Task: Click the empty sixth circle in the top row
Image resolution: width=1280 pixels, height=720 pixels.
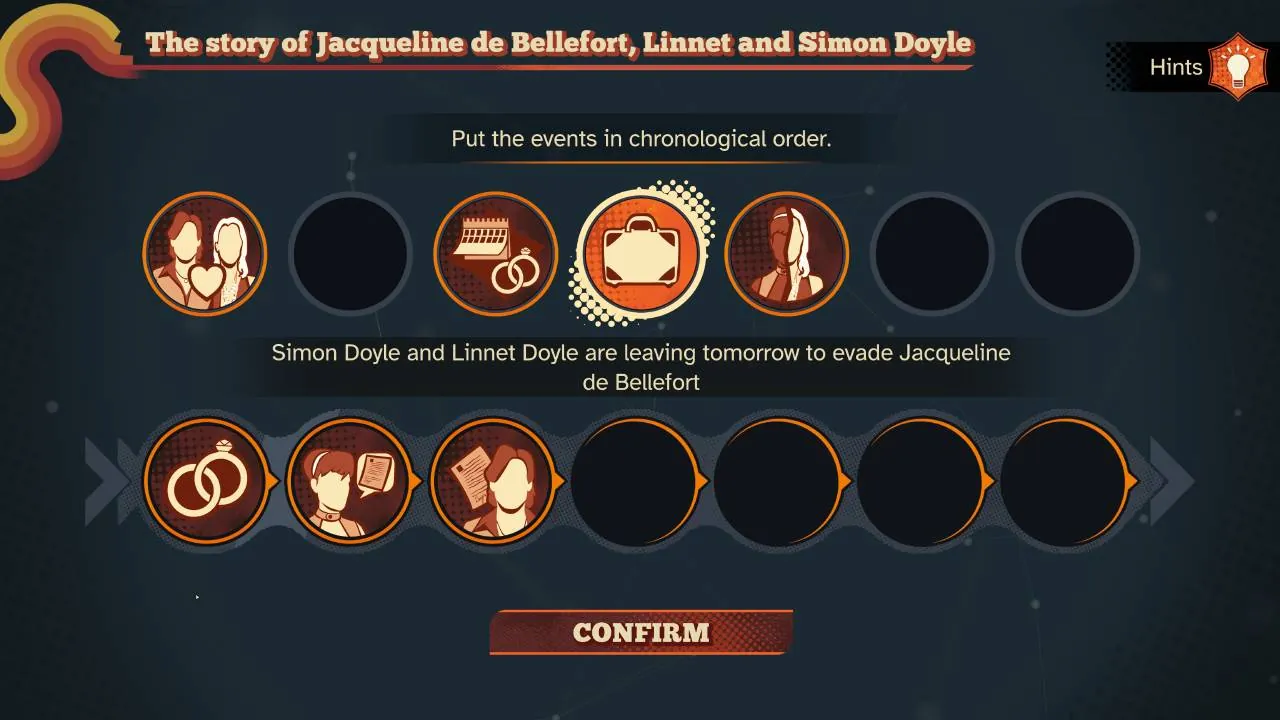Action: 931,253
